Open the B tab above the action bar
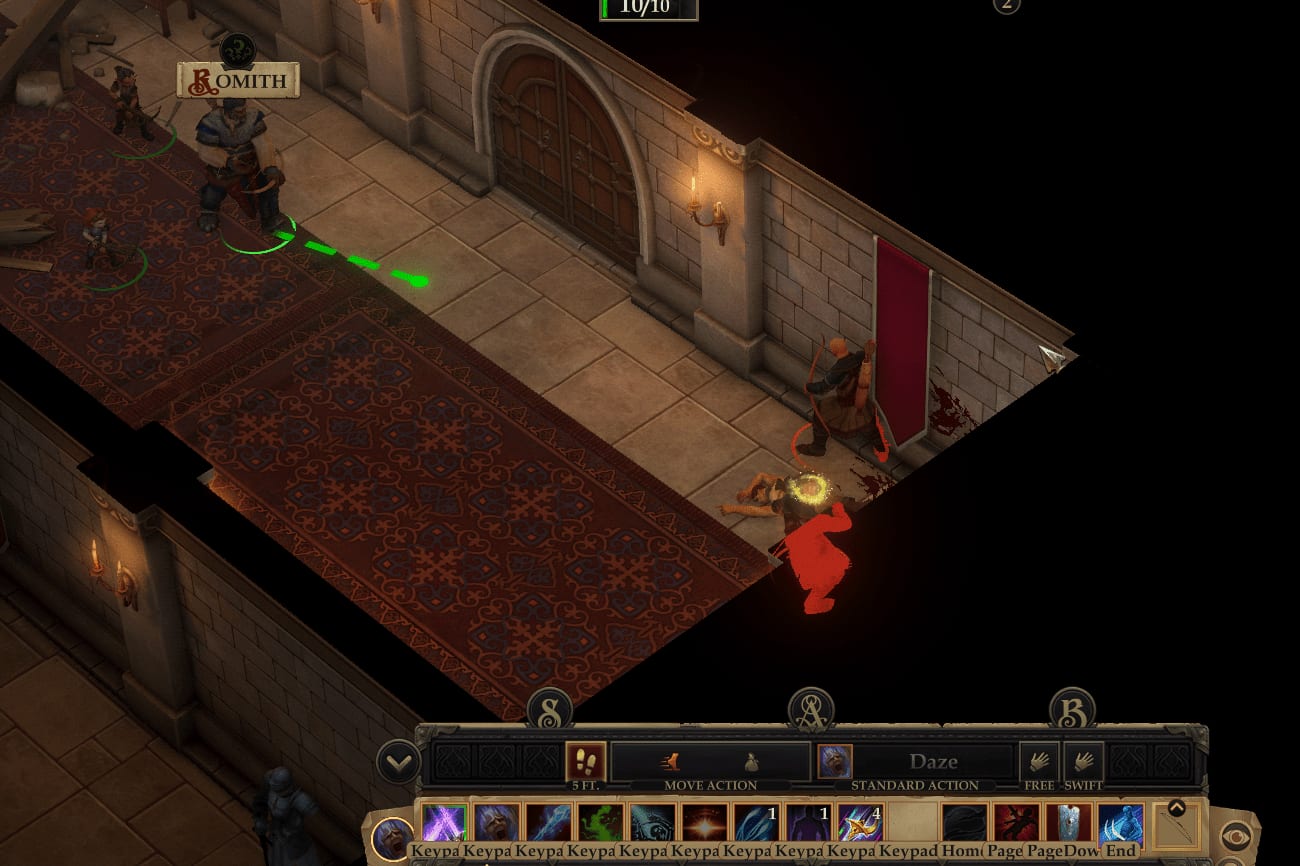The image size is (1300, 866). [x=1071, y=709]
